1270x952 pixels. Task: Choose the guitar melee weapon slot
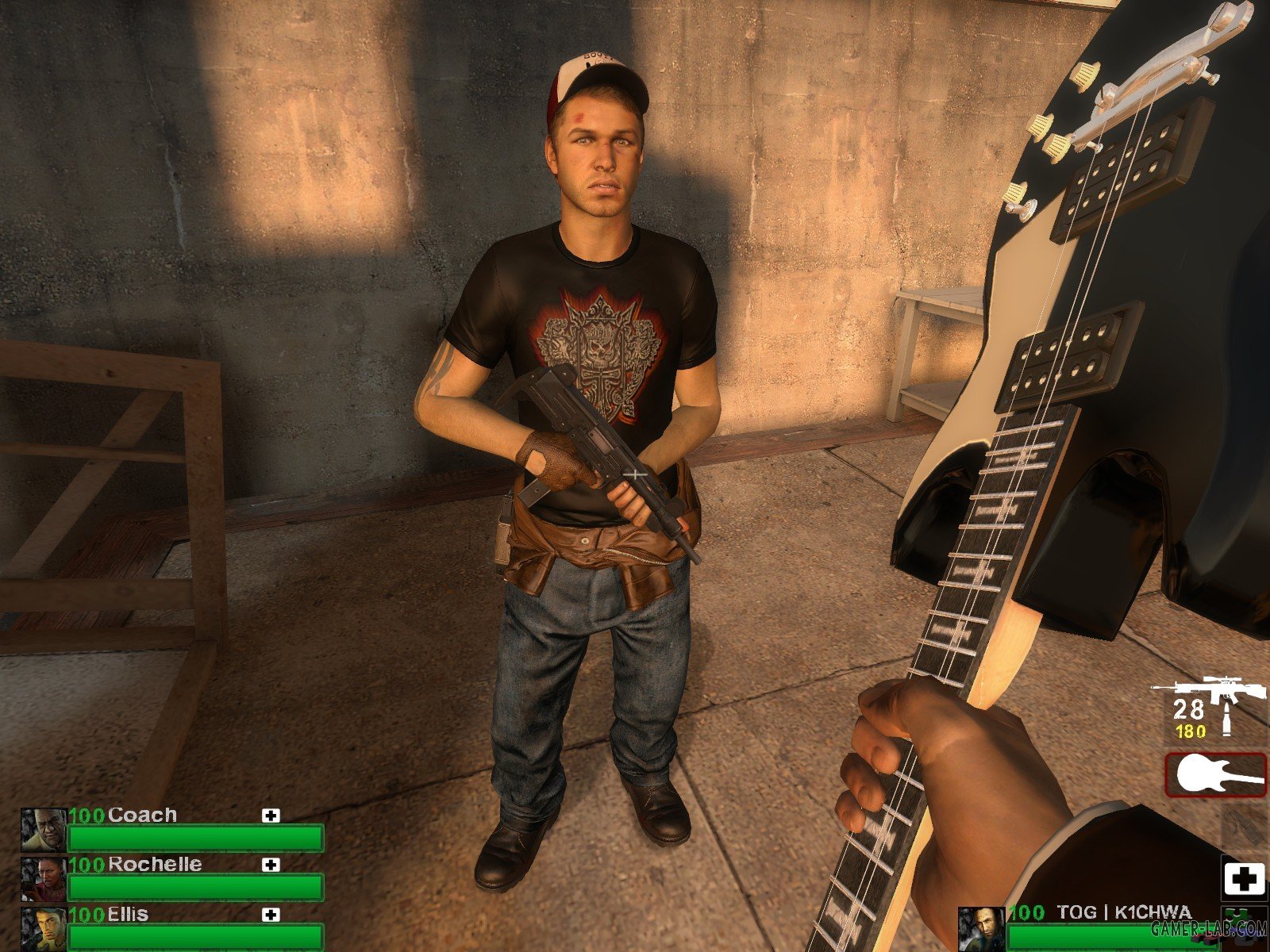[x=1216, y=774]
